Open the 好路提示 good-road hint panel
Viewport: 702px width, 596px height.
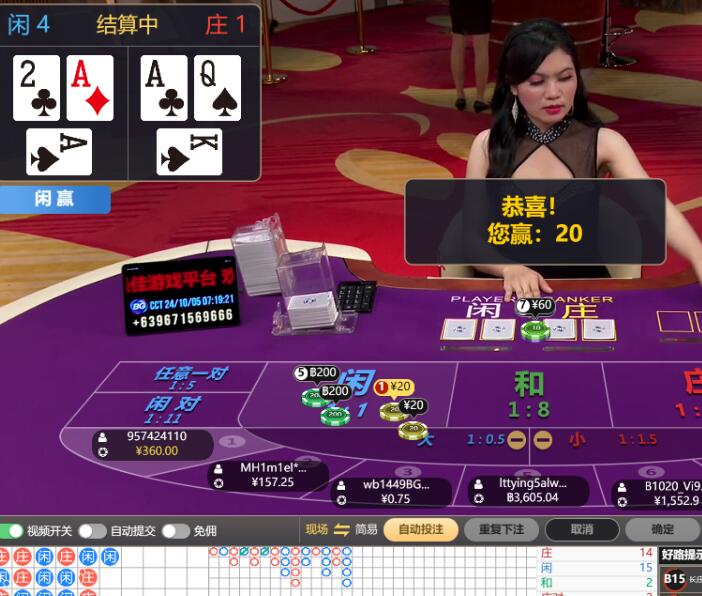(x=681, y=555)
